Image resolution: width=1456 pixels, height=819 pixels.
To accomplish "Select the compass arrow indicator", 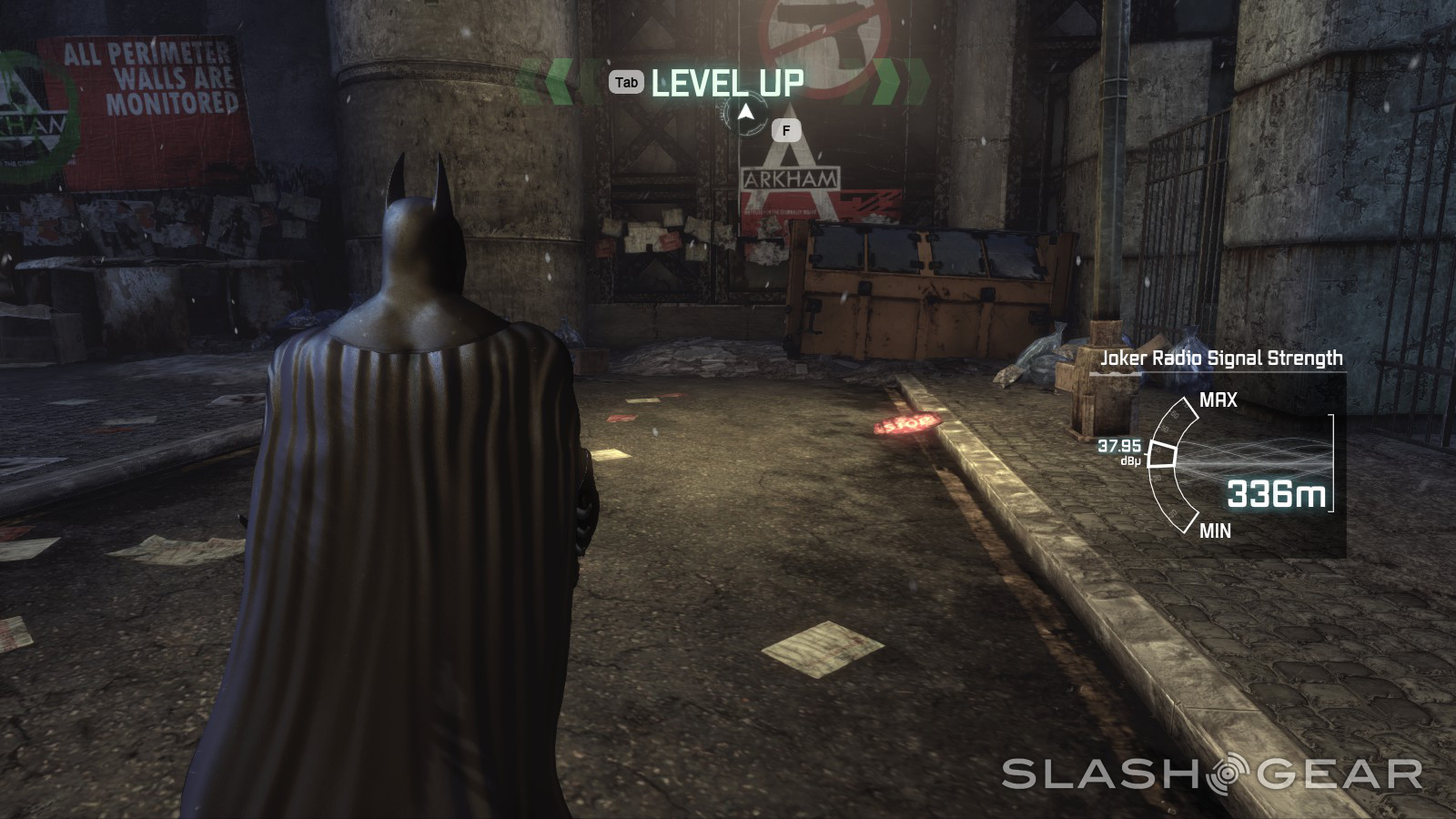I will coord(746,114).
